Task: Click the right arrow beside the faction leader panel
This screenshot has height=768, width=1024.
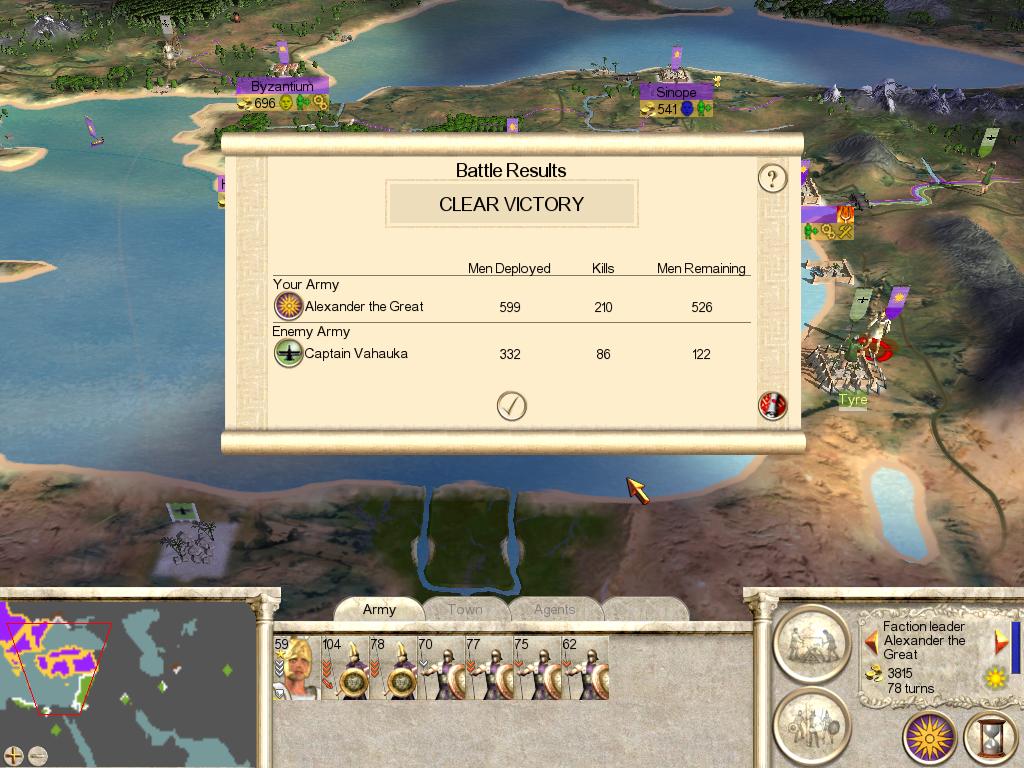Action: coord(1000,641)
